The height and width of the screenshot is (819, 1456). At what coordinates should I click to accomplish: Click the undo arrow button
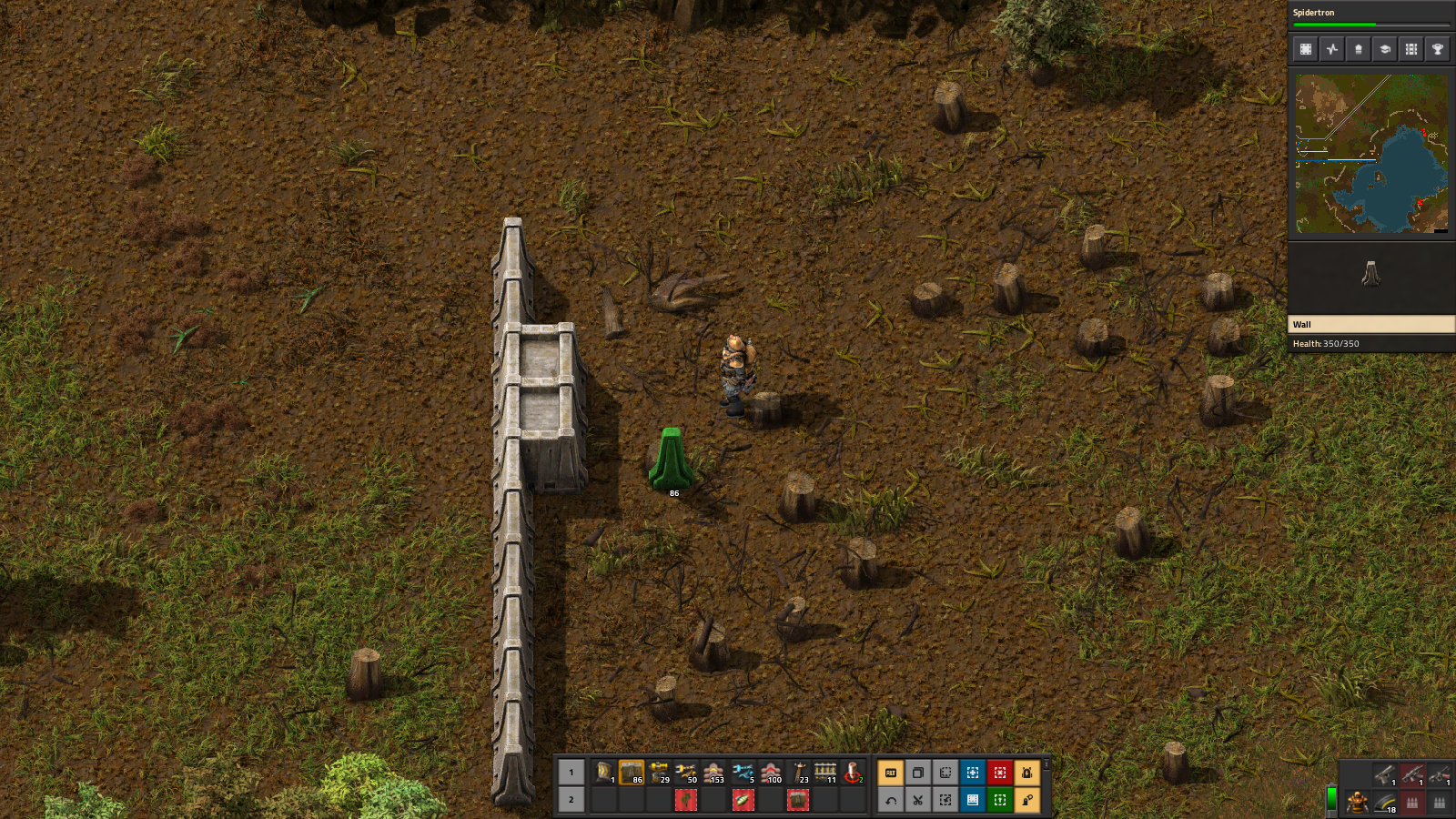[891, 800]
